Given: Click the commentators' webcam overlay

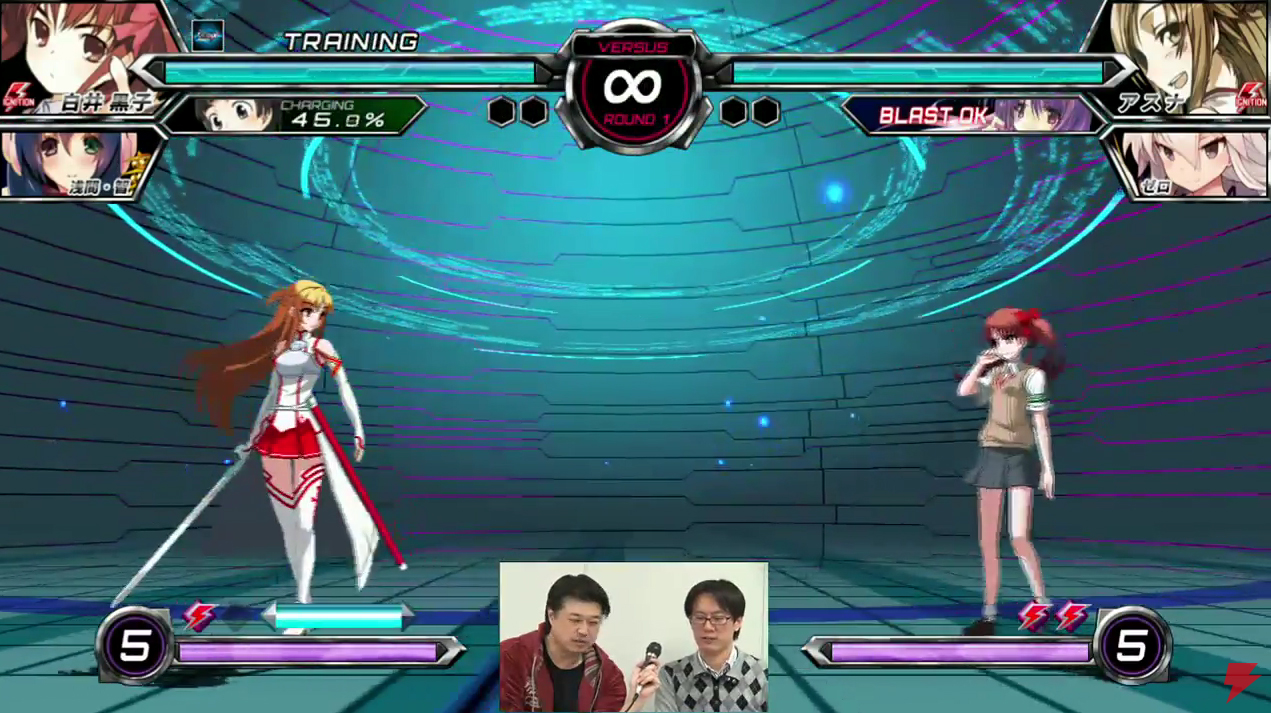Looking at the screenshot, I should 634,637.
